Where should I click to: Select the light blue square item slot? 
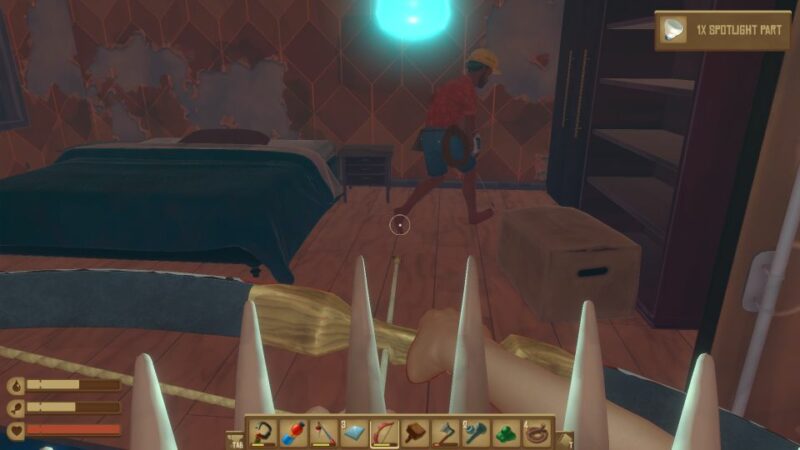[x=354, y=433]
